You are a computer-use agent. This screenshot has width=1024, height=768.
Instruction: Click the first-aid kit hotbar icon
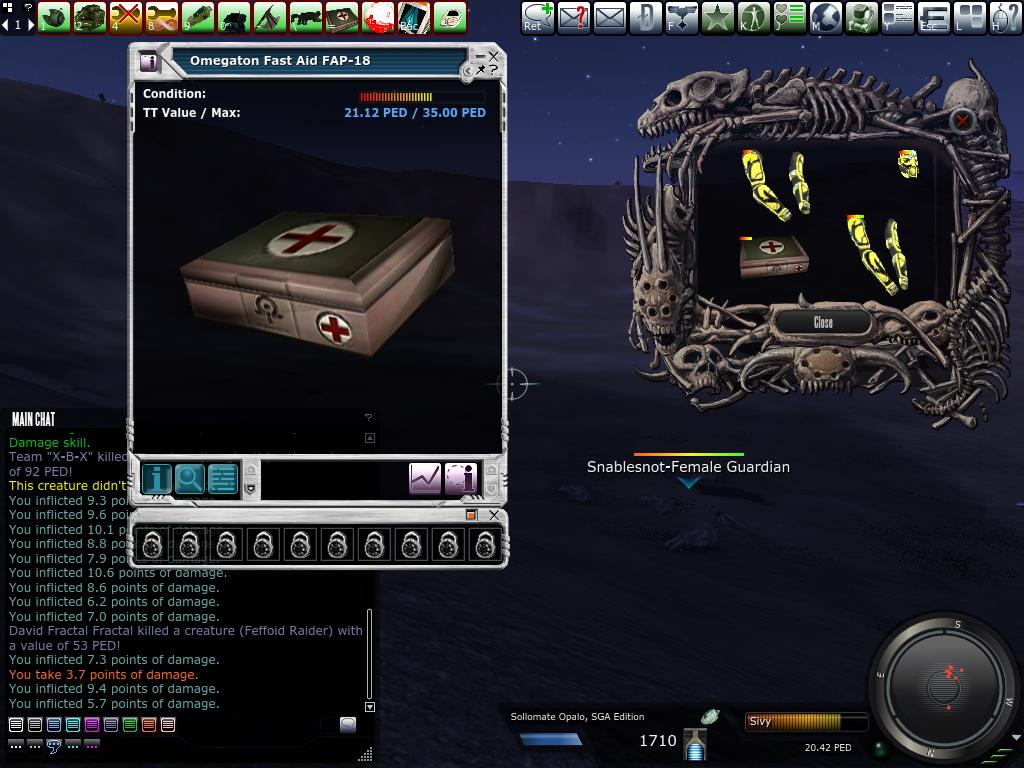(341, 16)
